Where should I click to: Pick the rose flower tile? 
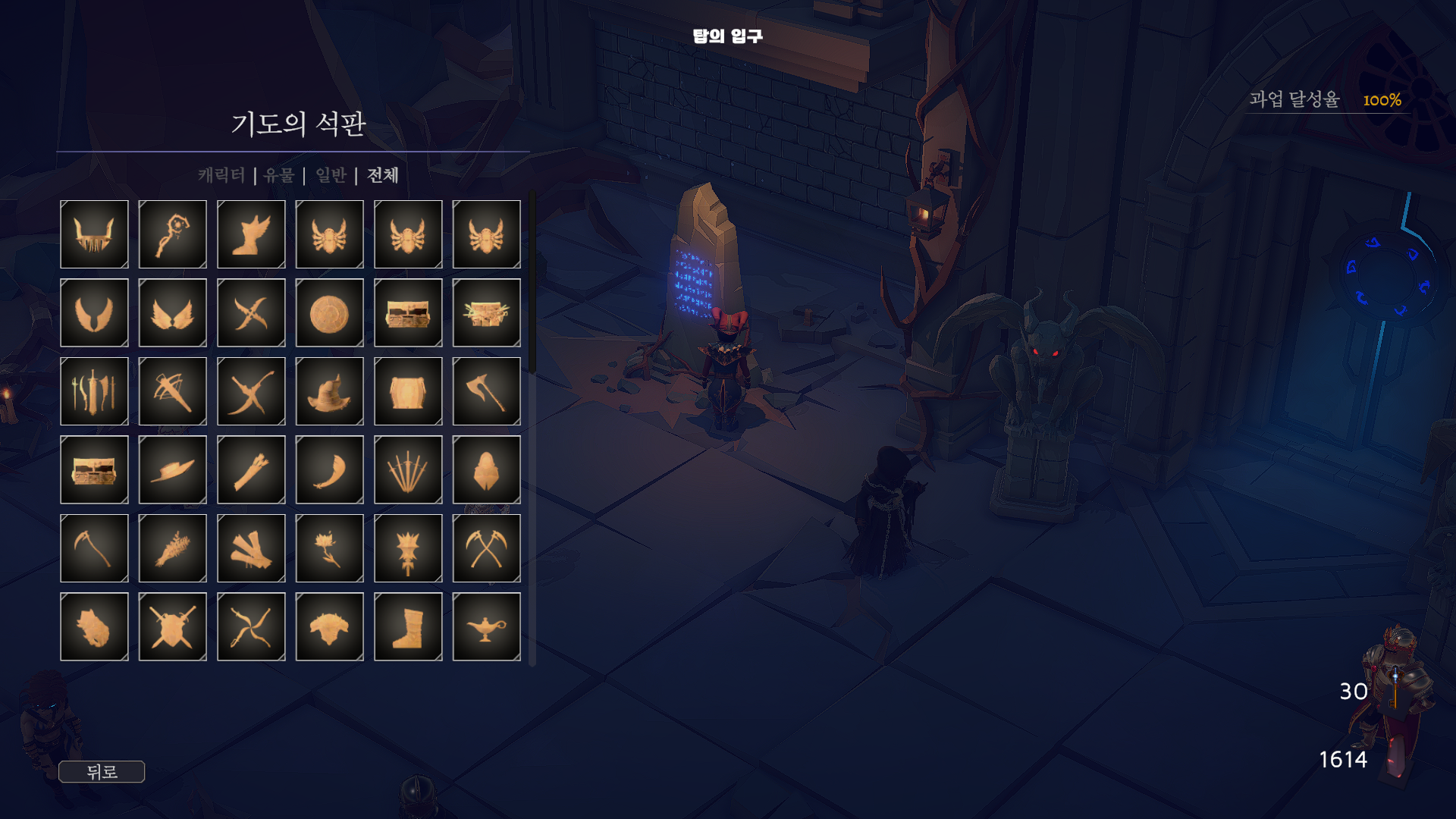tap(329, 548)
